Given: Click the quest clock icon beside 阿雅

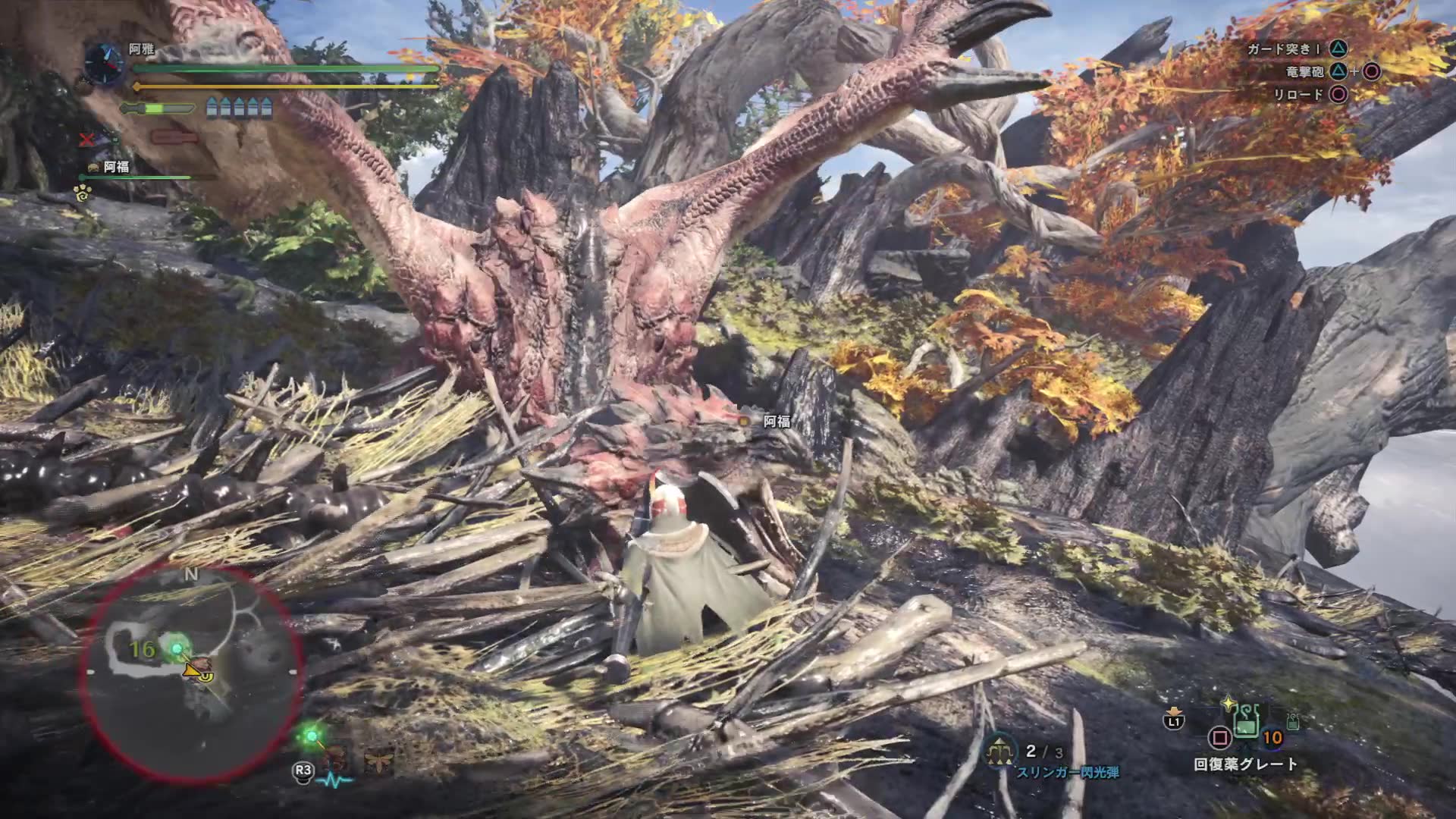Looking at the screenshot, I should (103, 63).
